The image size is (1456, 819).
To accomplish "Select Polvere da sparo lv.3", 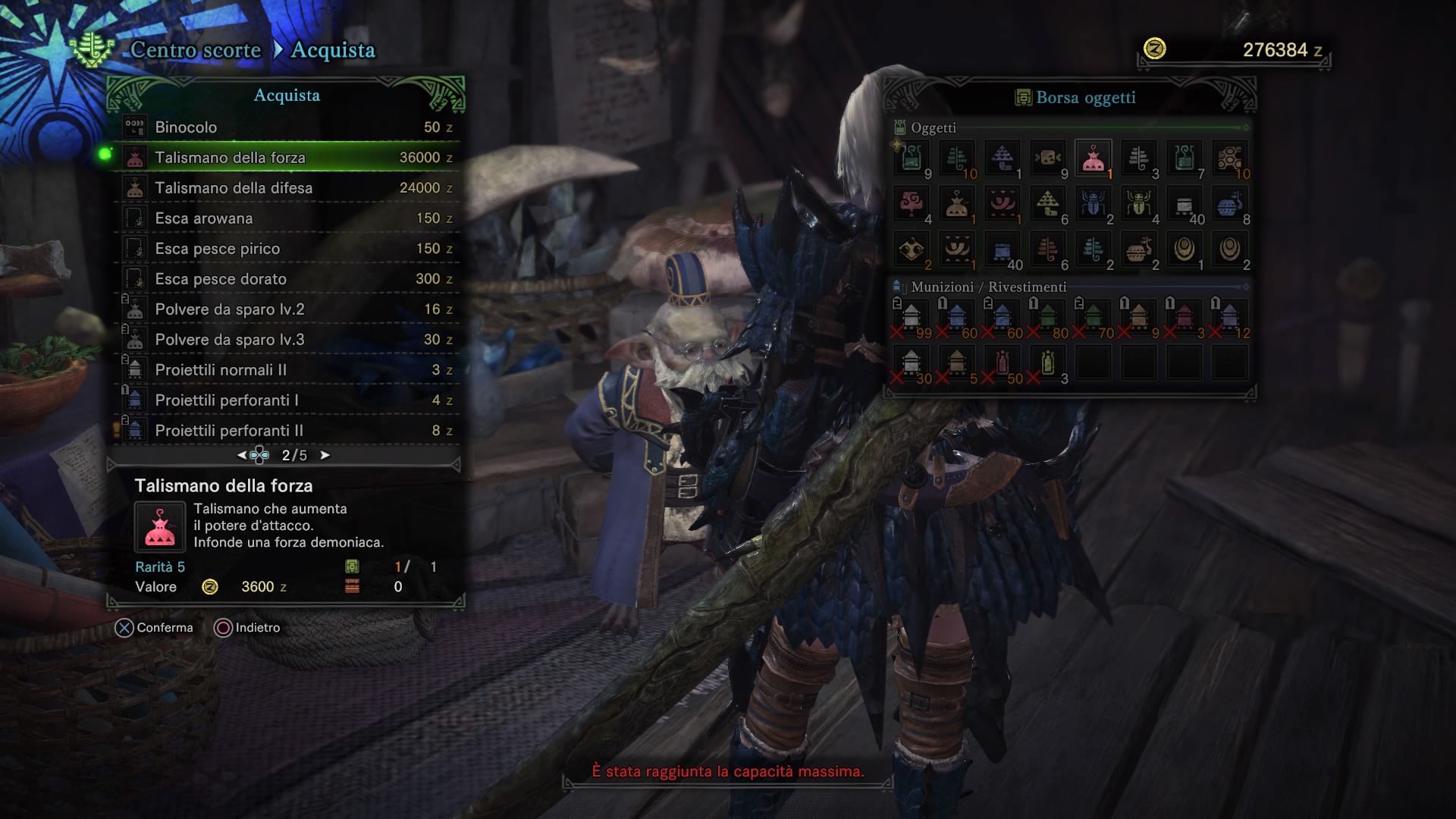I will tap(288, 340).
